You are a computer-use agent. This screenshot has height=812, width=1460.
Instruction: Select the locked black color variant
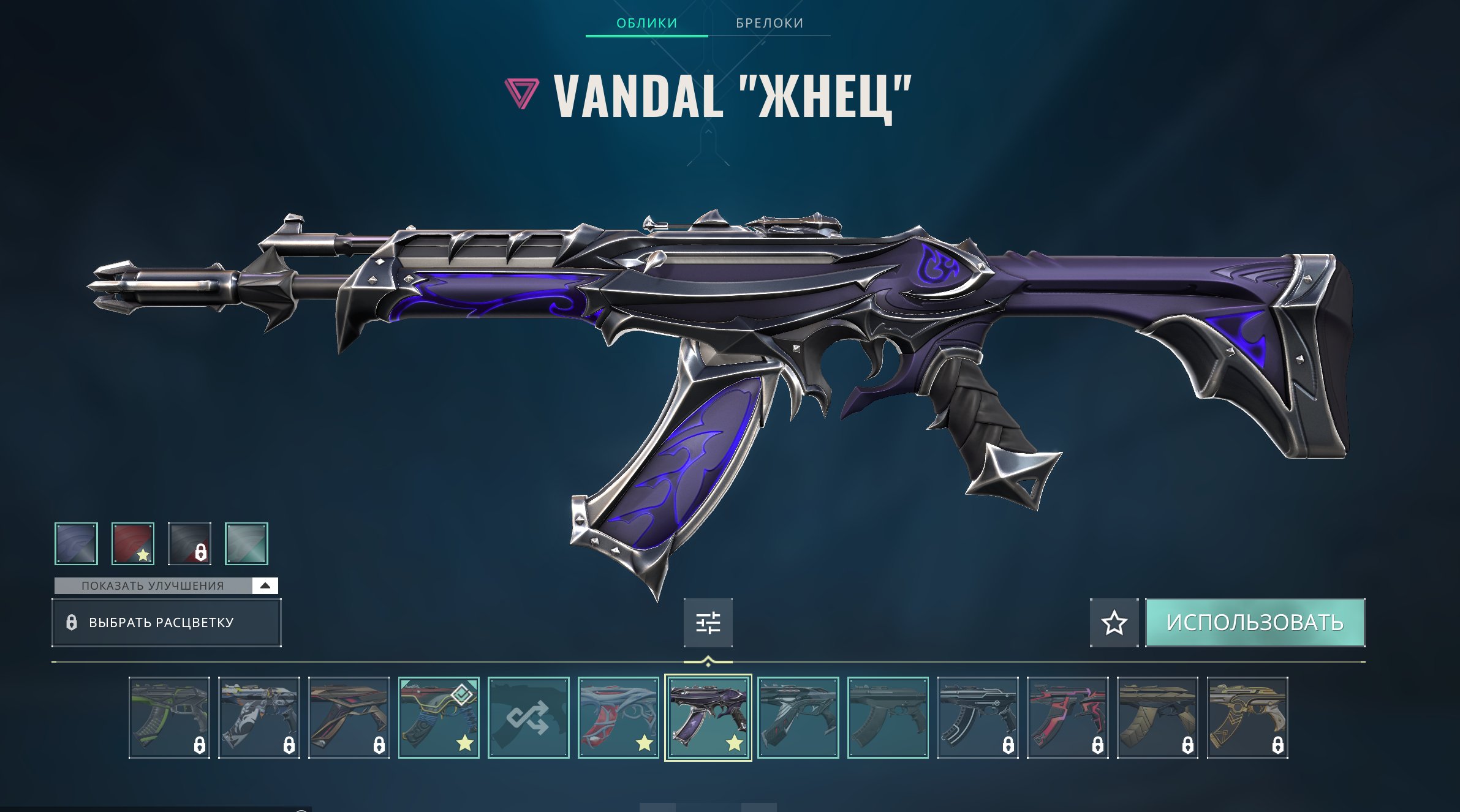coord(190,543)
